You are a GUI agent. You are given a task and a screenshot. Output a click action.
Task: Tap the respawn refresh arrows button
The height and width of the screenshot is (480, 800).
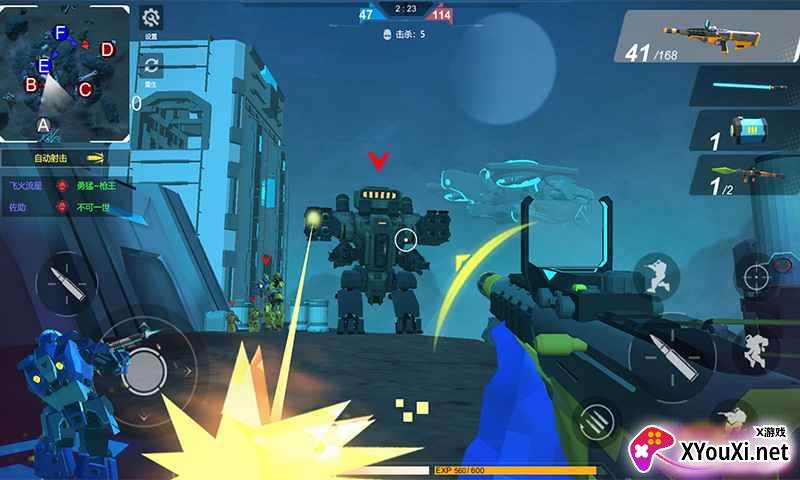(x=151, y=66)
